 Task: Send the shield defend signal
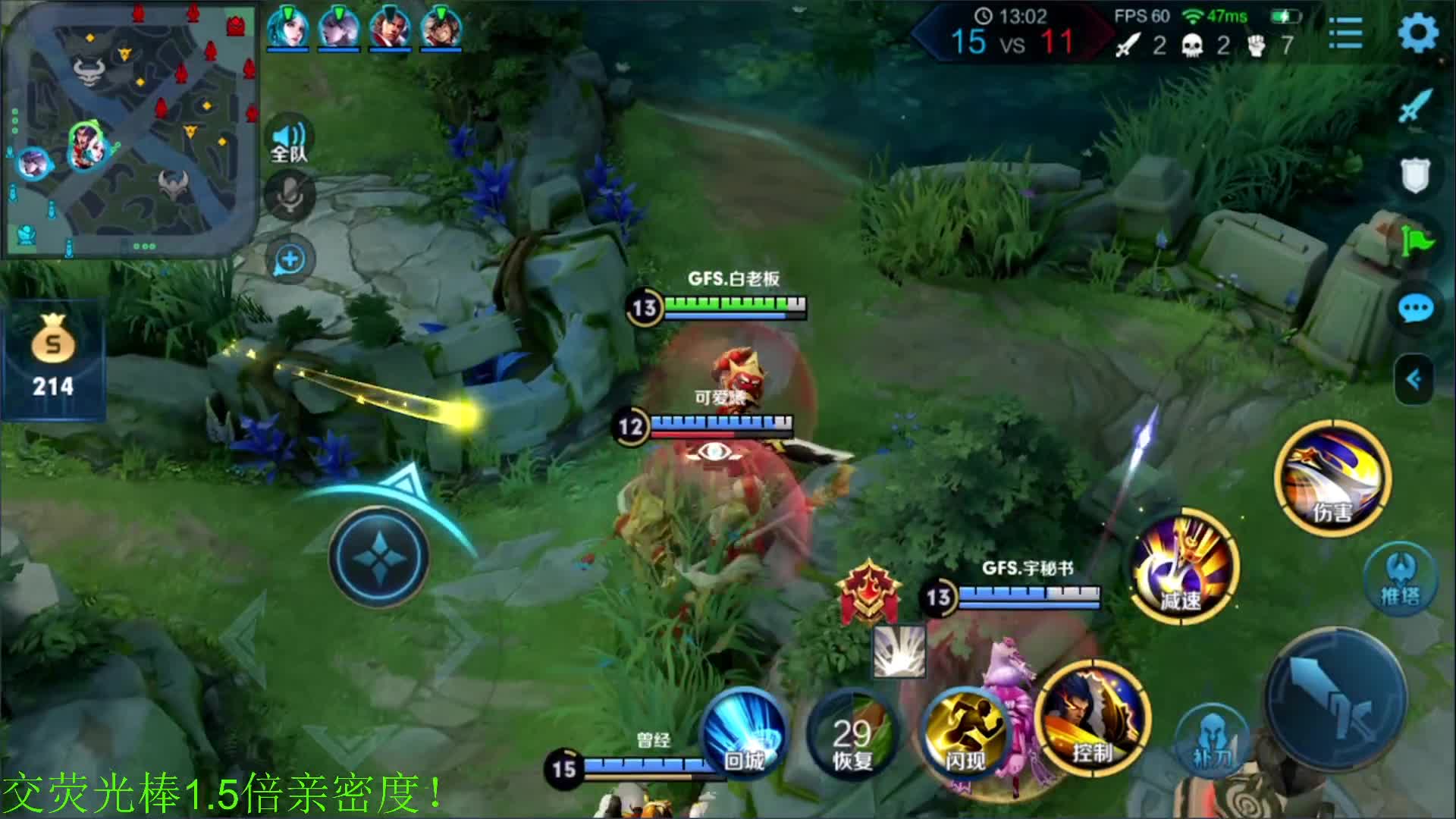tap(1415, 176)
